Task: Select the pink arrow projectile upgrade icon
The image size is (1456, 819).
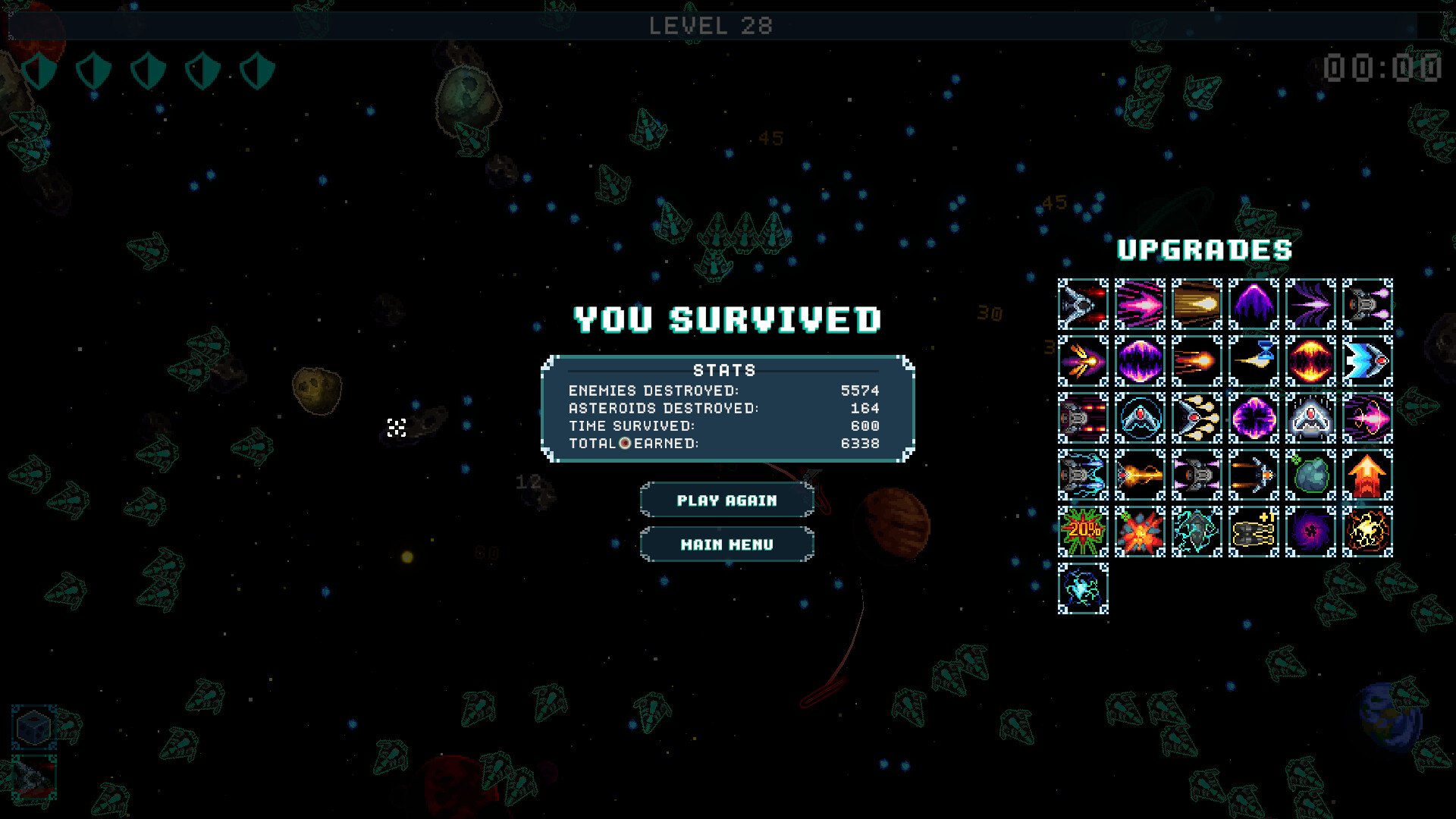Action: pos(1140,303)
